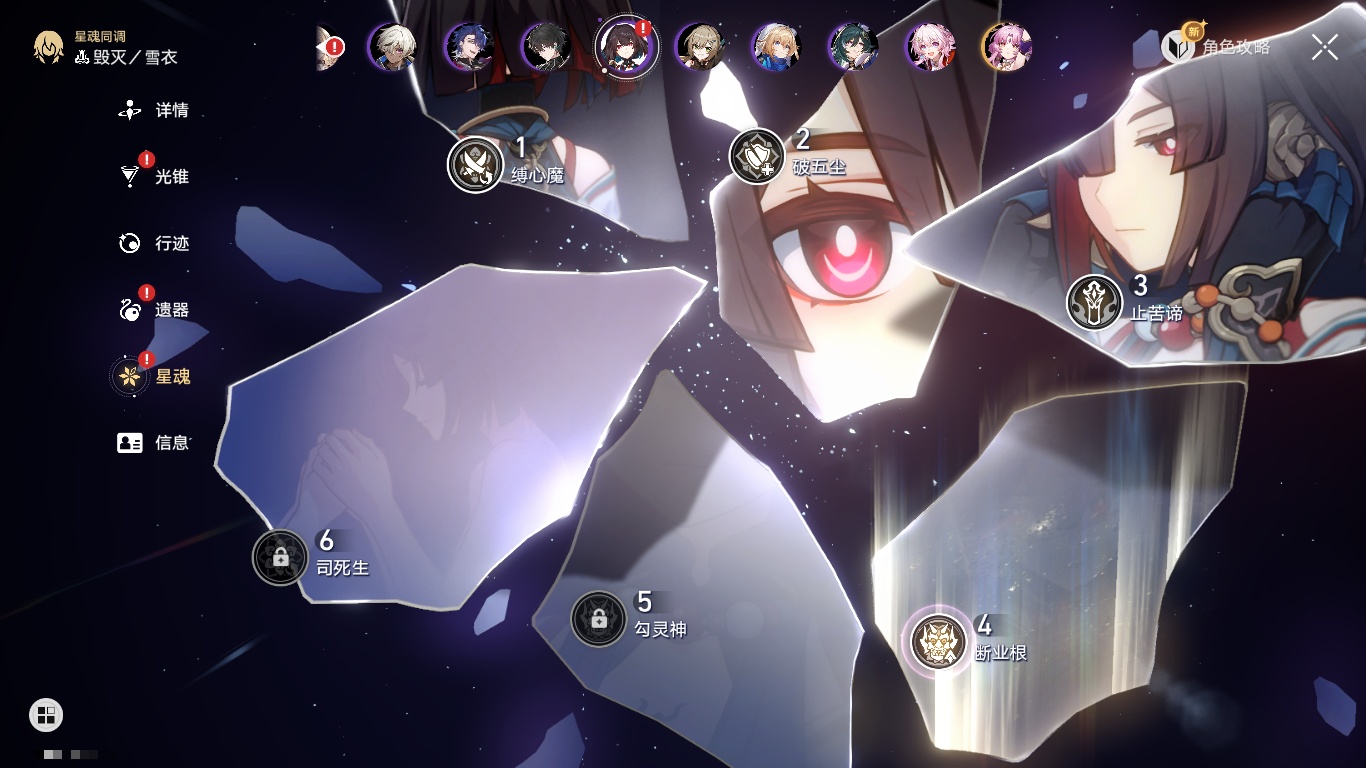Open the 角色攻略 character guide
The width and height of the screenshot is (1366, 768).
[x=1216, y=46]
